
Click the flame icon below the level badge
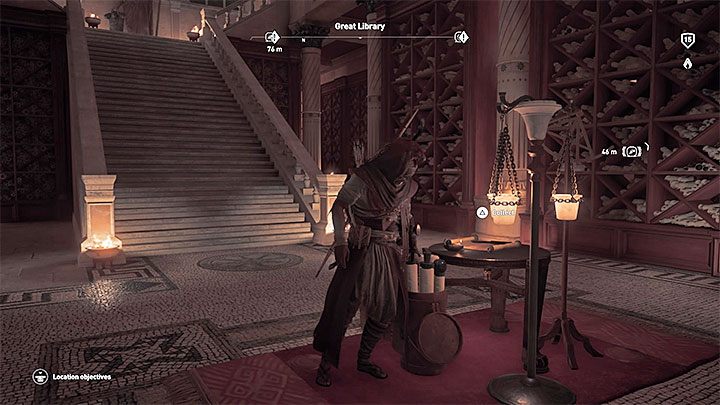[x=687, y=62]
